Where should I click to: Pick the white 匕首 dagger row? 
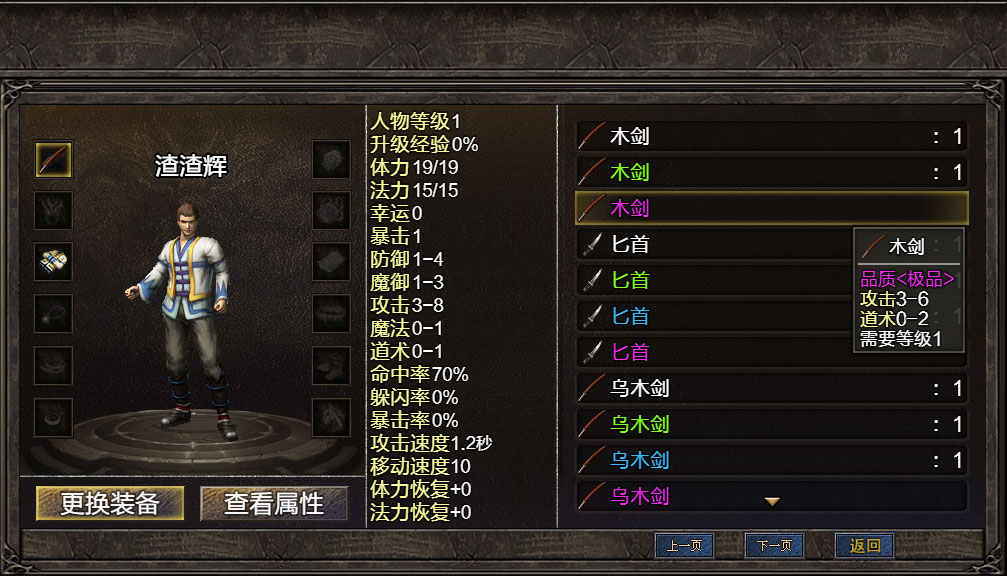point(710,244)
